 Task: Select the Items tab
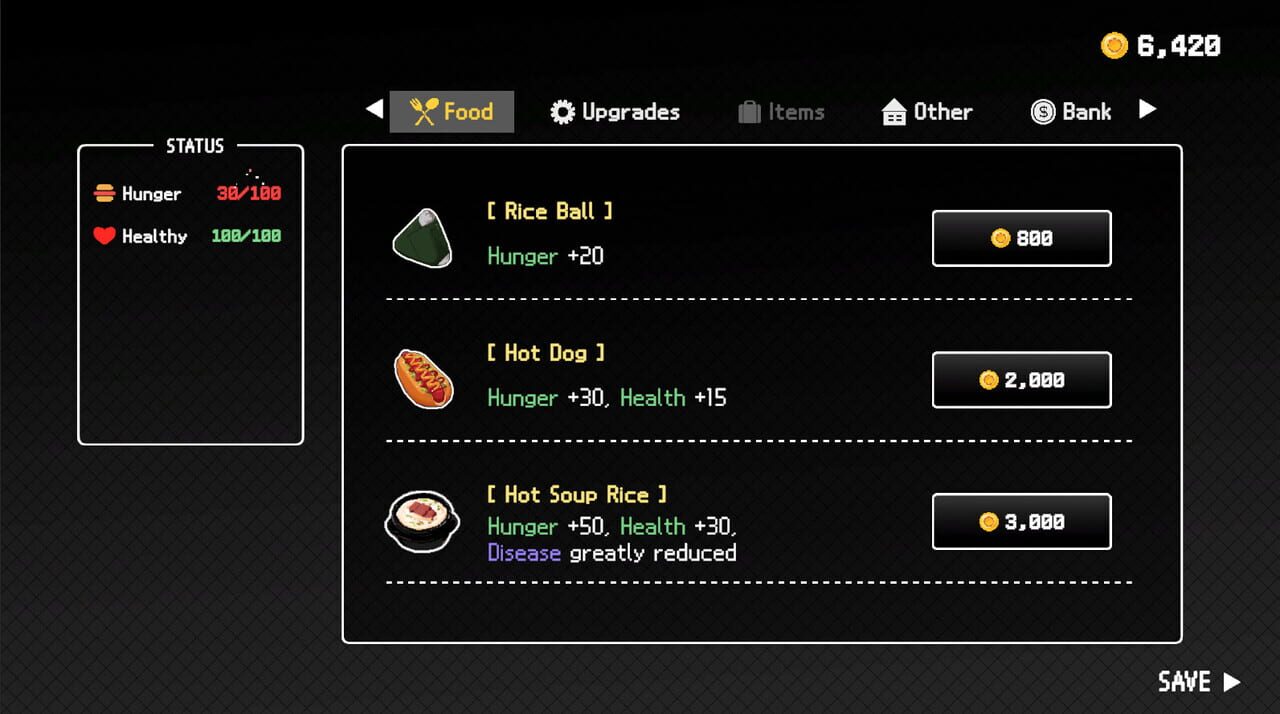(x=781, y=112)
